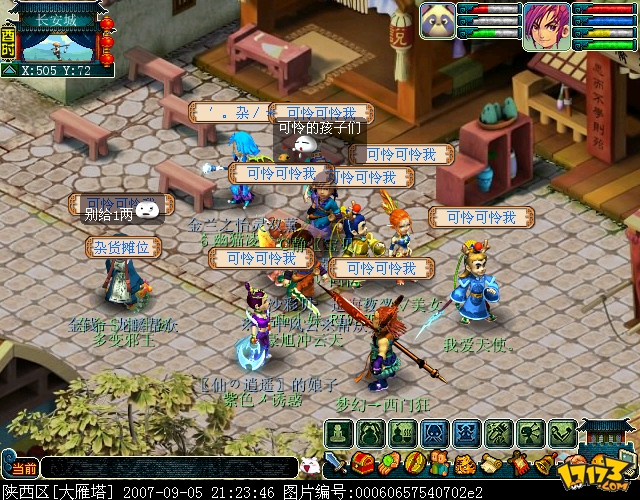Click the steaming gourd action button
Image resolution: width=640 pixels, height=500 pixels.
pos(403,433)
